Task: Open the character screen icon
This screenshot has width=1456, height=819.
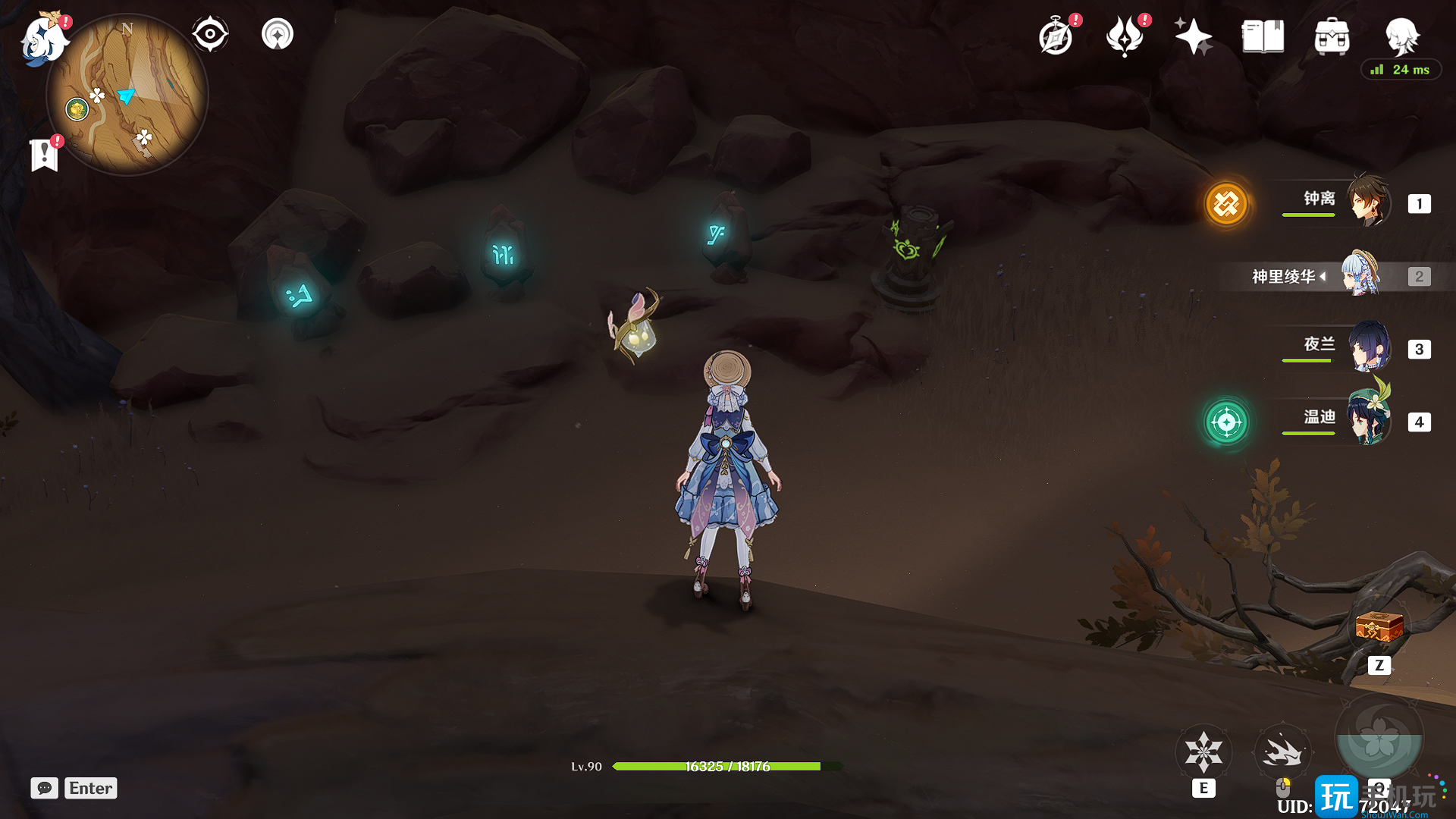Action: 1401,35
